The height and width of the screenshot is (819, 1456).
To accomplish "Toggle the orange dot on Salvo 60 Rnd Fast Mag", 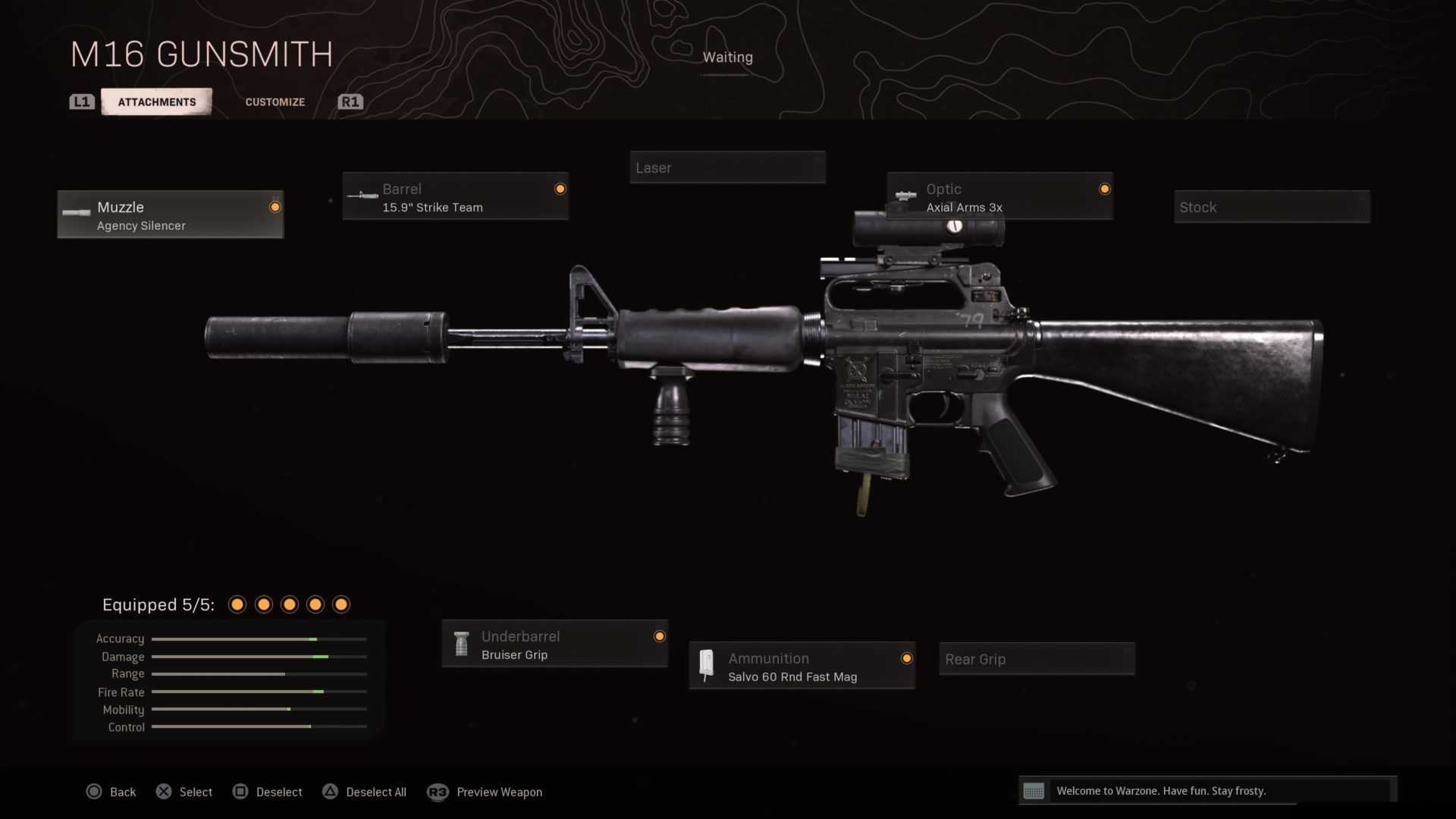I will pyautogui.click(x=907, y=658).
